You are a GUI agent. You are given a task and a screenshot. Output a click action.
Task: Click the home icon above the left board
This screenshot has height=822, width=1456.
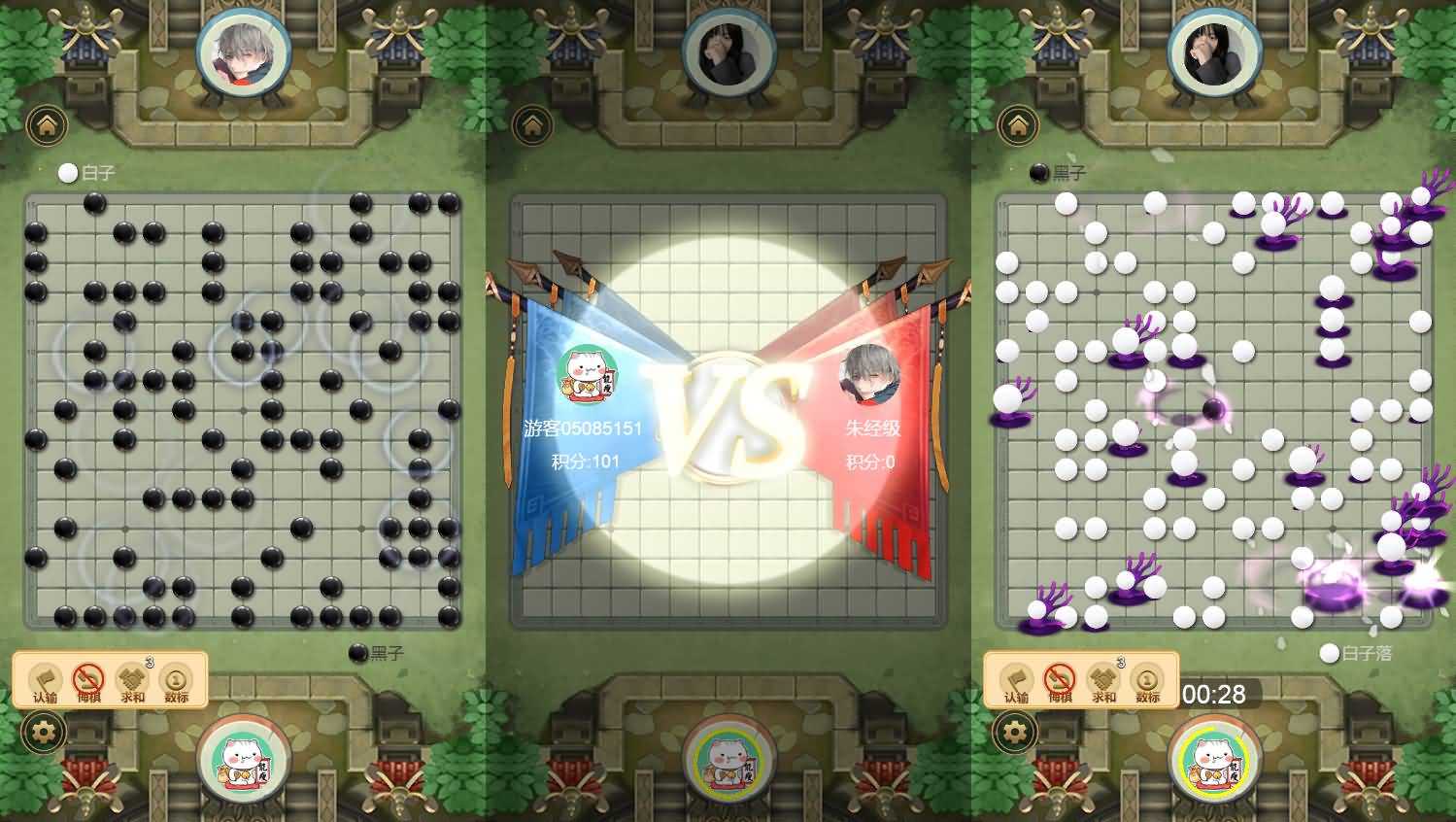(x=49, y=125)
